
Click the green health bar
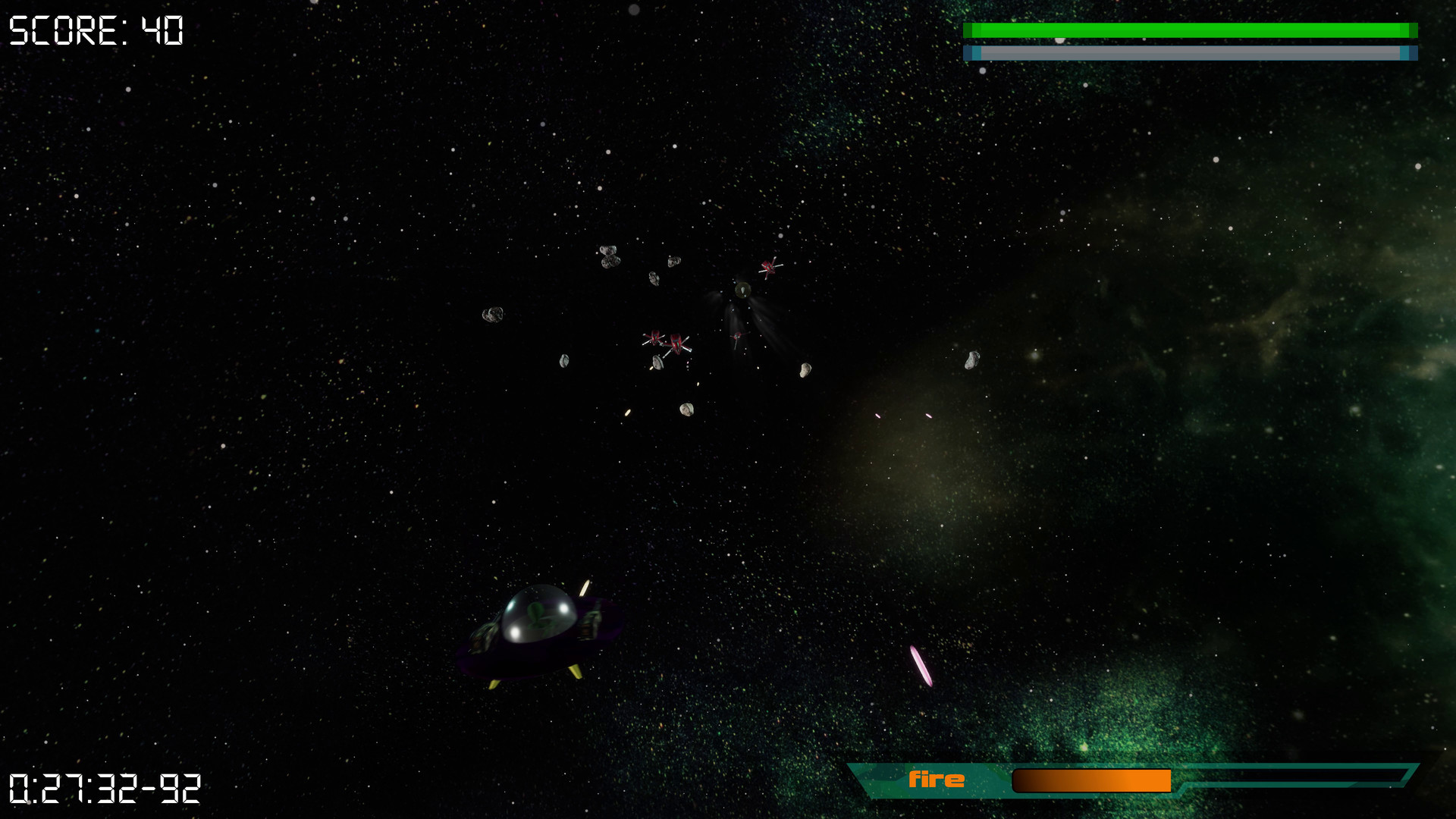click(x=1191, y=29)
